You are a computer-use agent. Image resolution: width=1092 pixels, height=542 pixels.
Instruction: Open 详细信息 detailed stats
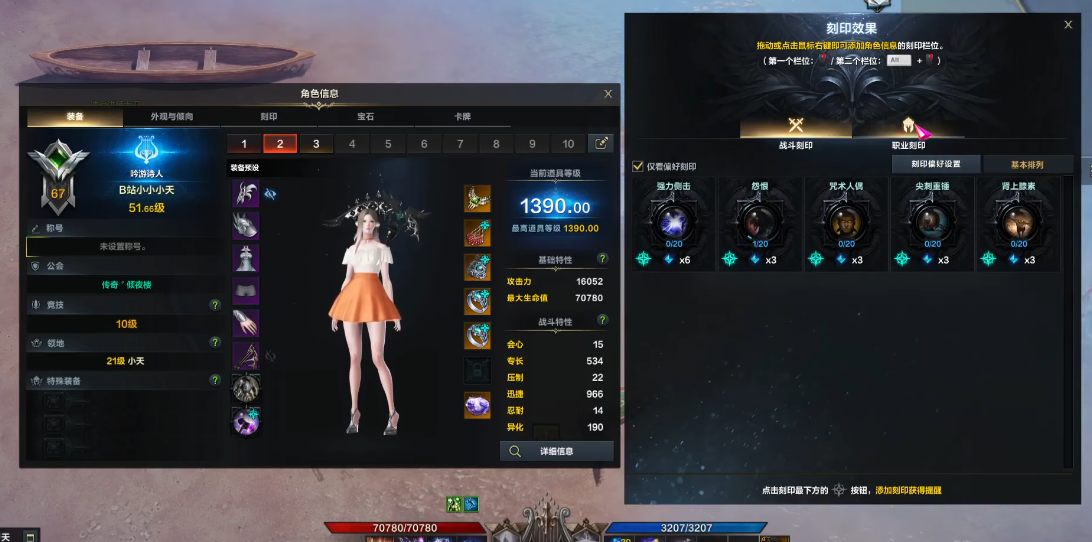[x=557, y=451]
